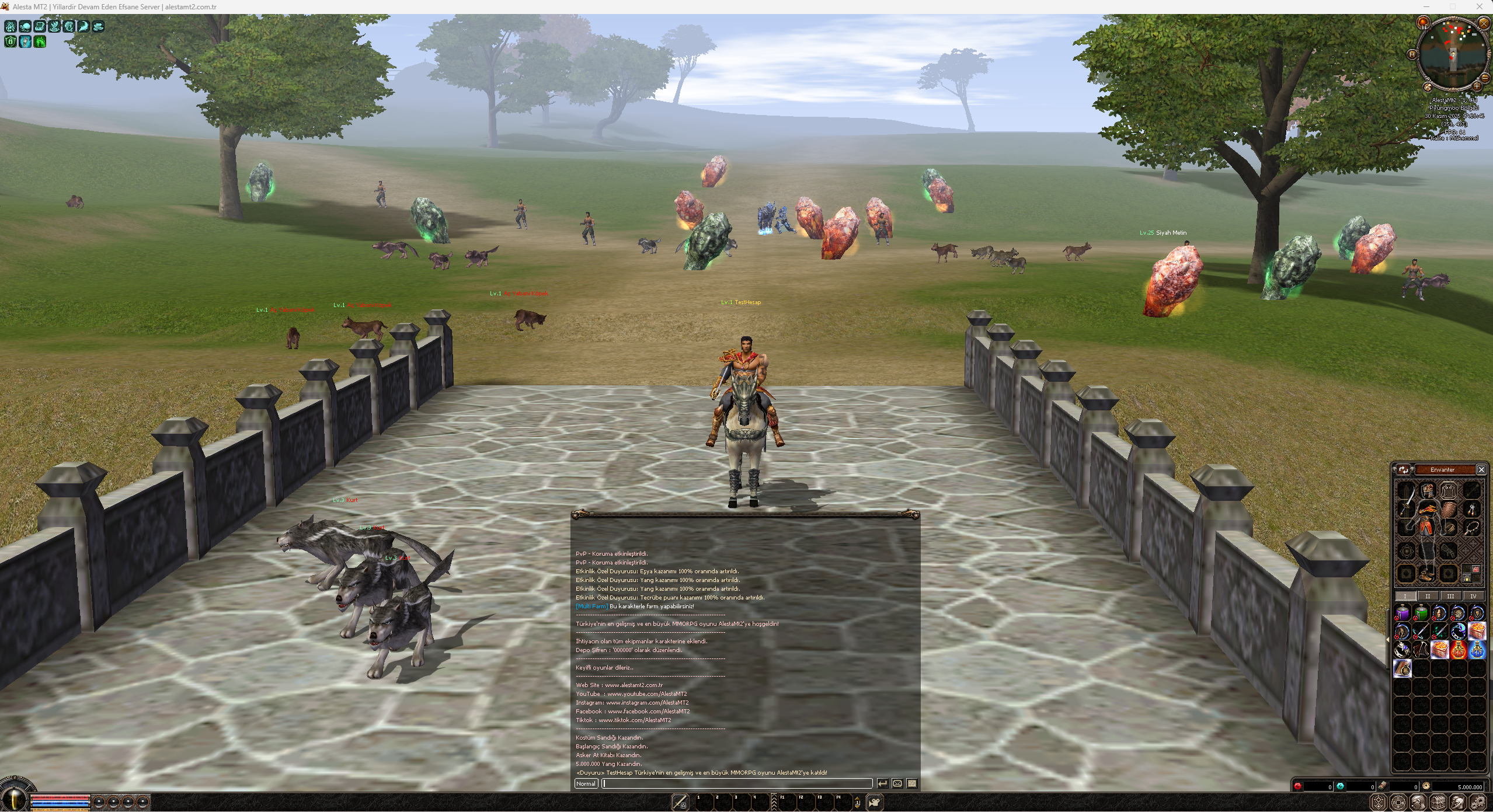Close the minimap with its X button
This screenshot has height=812, width=1493.
click(1484, 23)
